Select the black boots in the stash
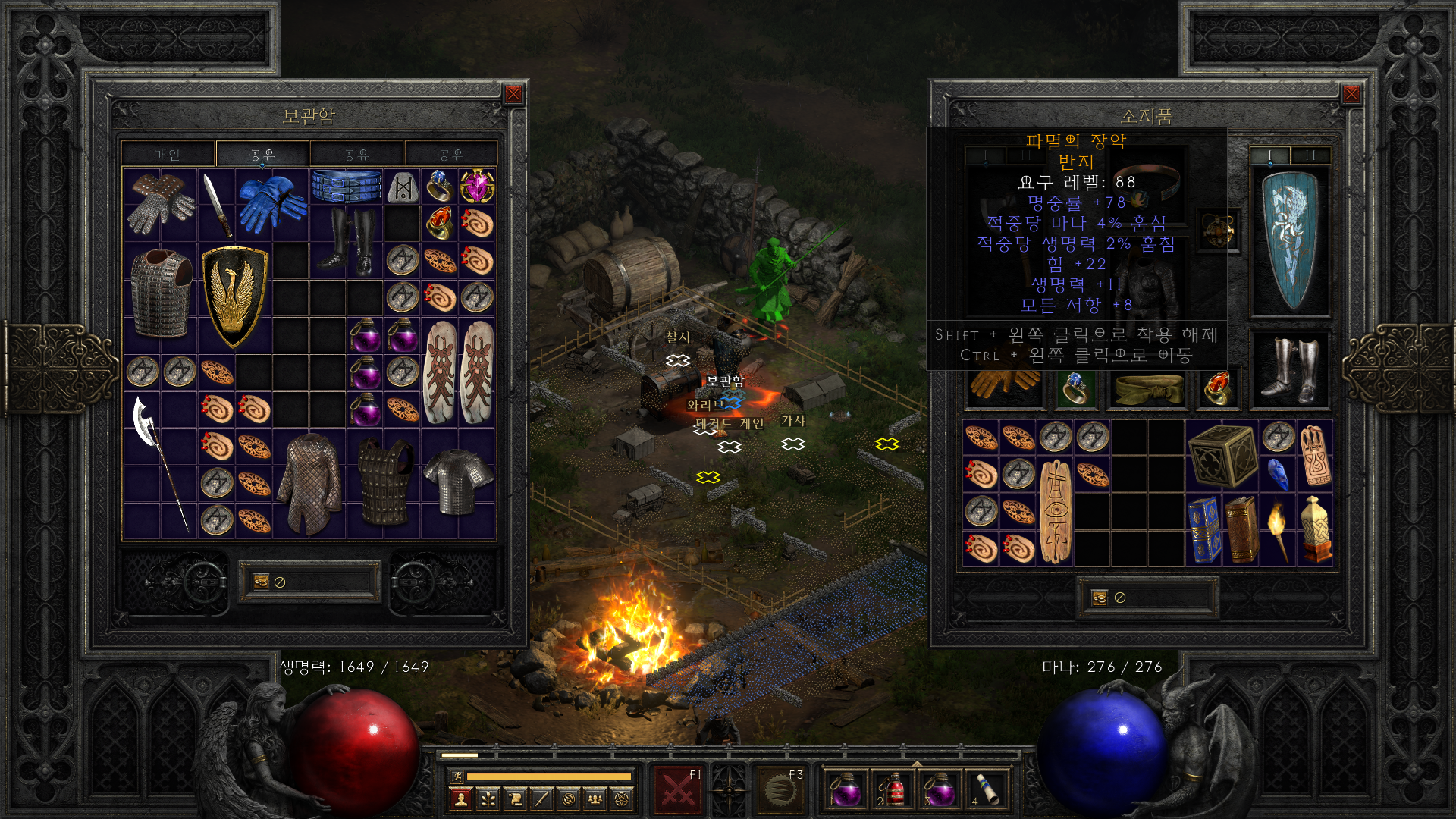Image resolution: width=1456 pixels, height=819 pixels. coord(347,241)
